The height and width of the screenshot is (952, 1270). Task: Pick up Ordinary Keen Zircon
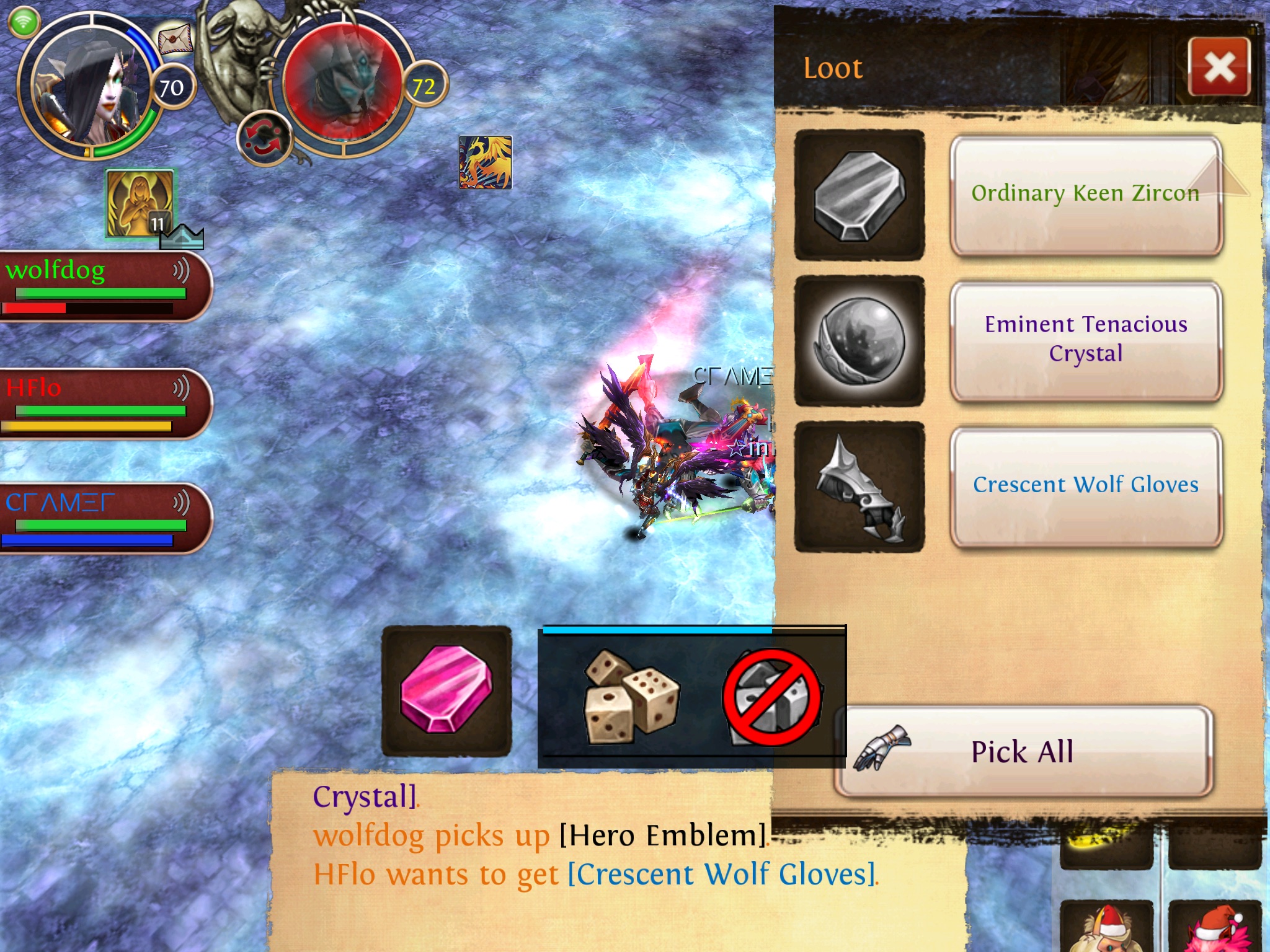click(x=1085, y=195)
